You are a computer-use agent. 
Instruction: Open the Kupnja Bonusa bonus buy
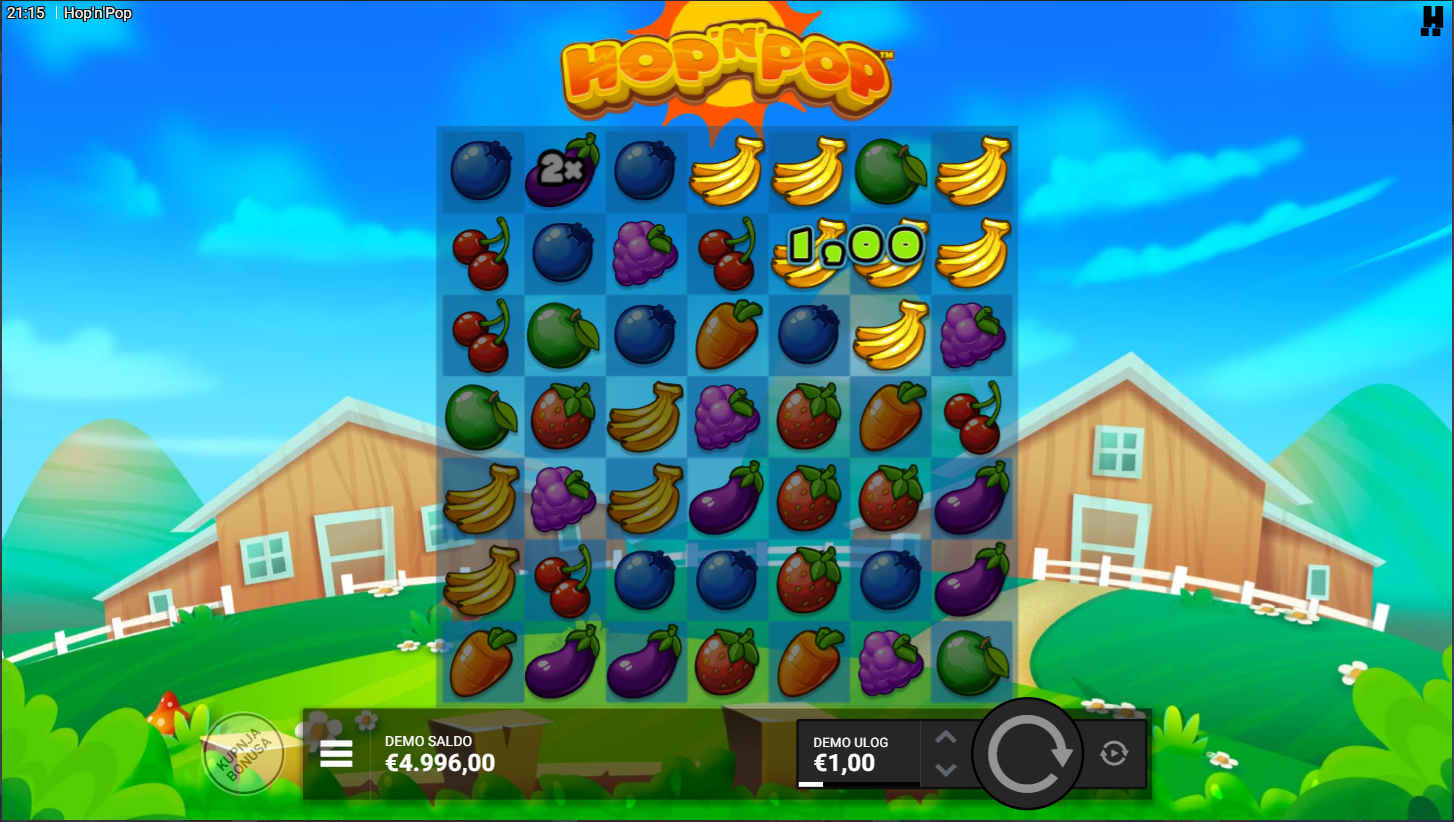(244, 754)
